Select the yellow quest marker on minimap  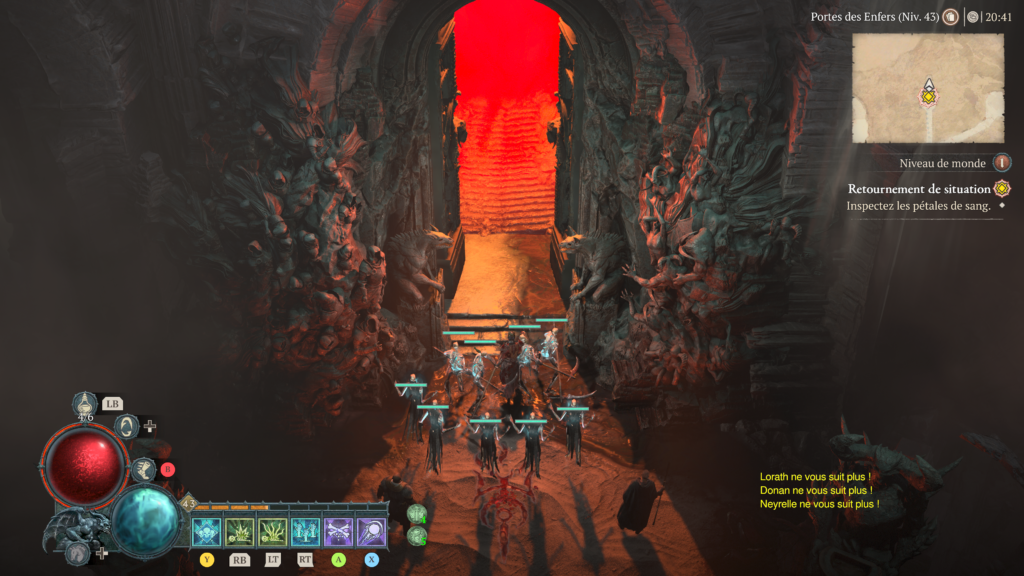pyautogui.click(x=928, y=97)
